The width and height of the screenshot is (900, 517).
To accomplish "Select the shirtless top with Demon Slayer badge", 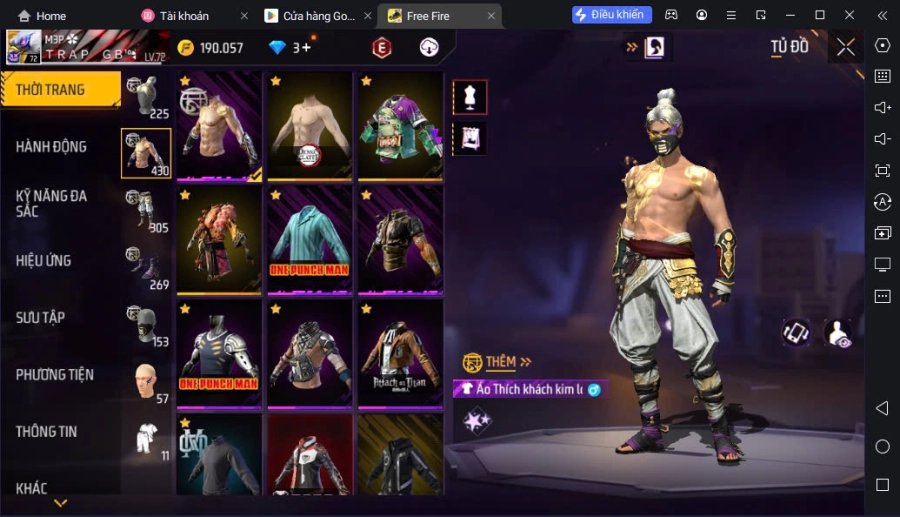I will click(x=309, y=124).
